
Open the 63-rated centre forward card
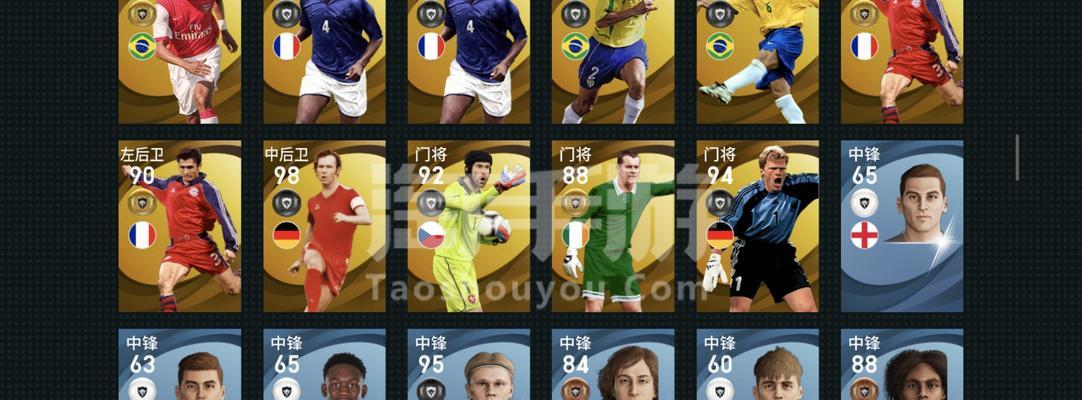coord(180,365)
